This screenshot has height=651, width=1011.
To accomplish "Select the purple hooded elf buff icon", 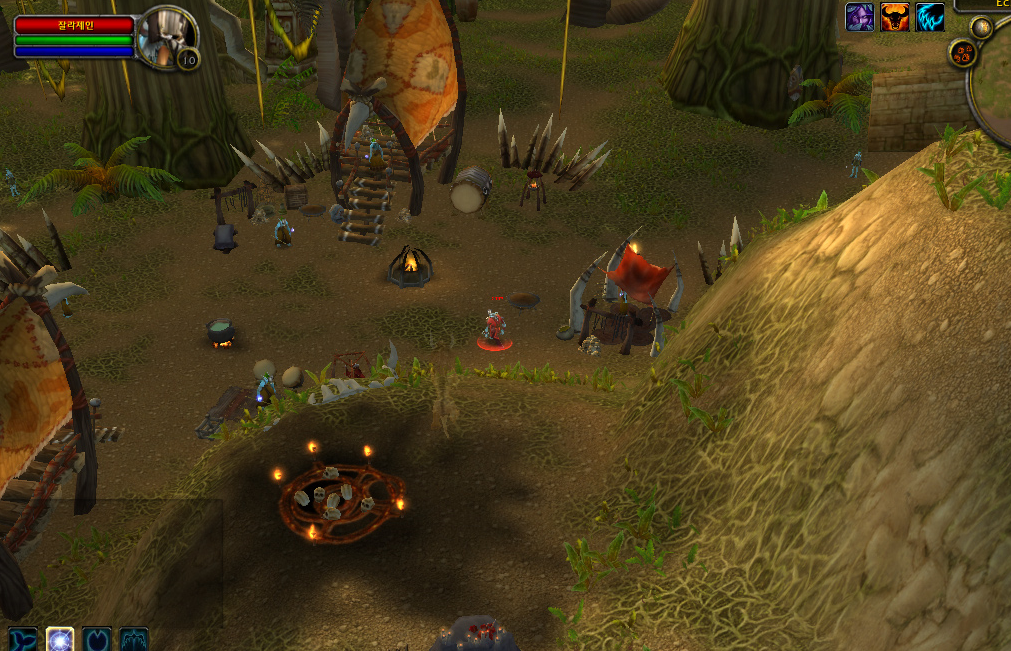I will point(860,17).
